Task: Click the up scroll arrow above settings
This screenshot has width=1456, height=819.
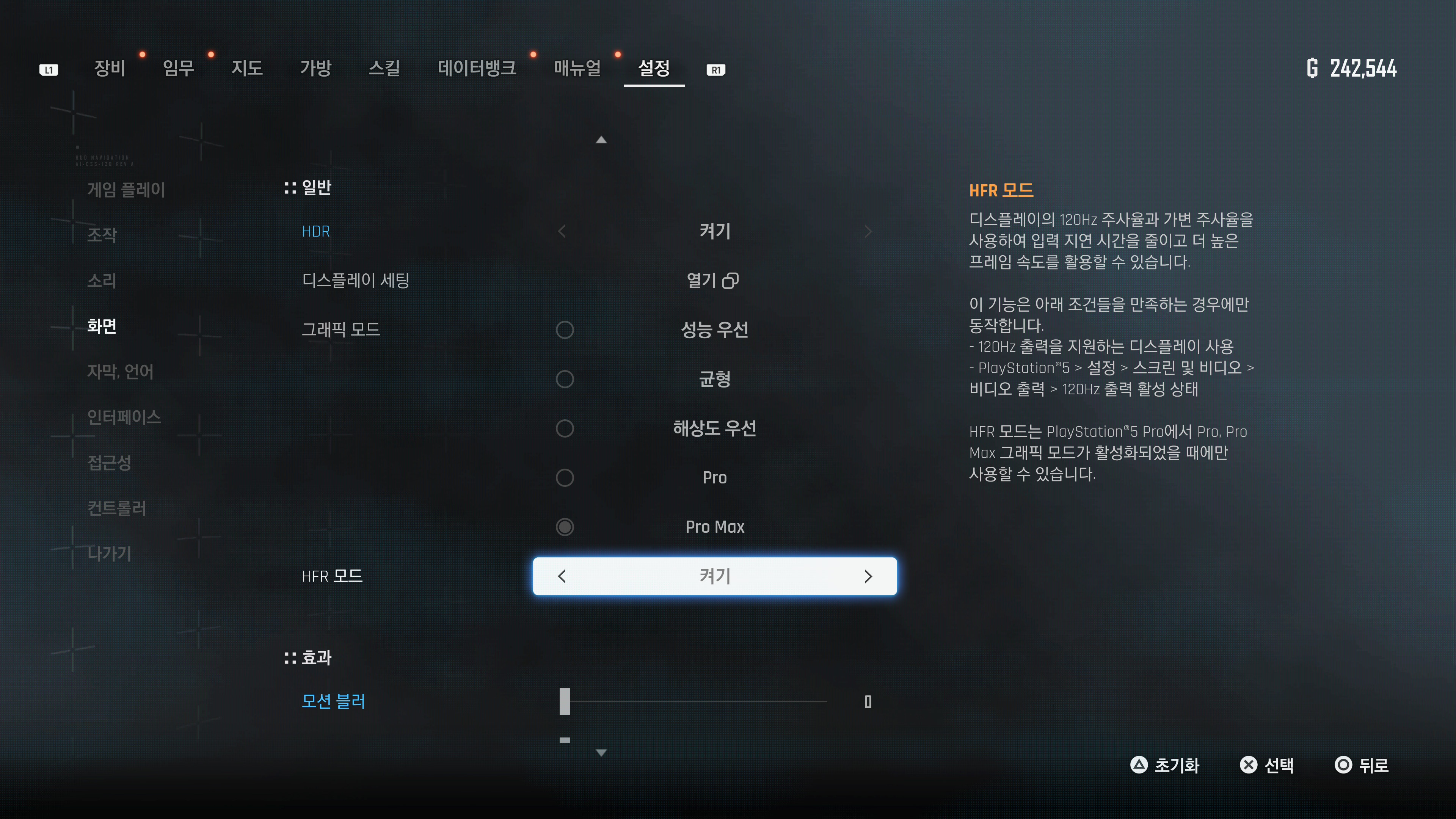Action: tap(601, 140)
